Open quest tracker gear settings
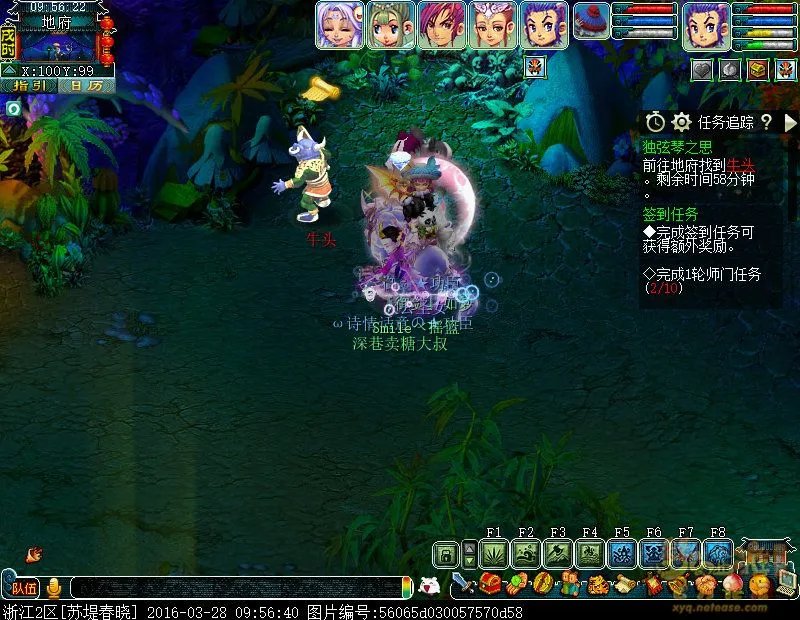 pyautogui.click(x=682, y=122)
